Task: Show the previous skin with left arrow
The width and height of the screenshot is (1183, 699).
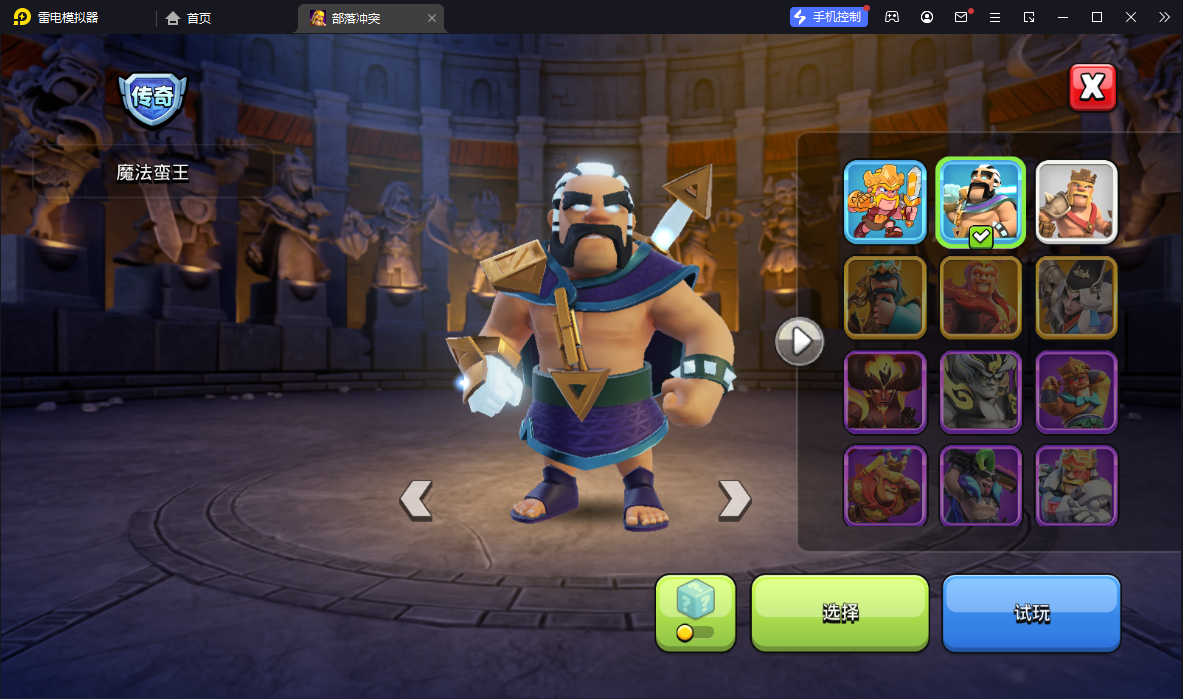Action: click(x=416, y=499)
